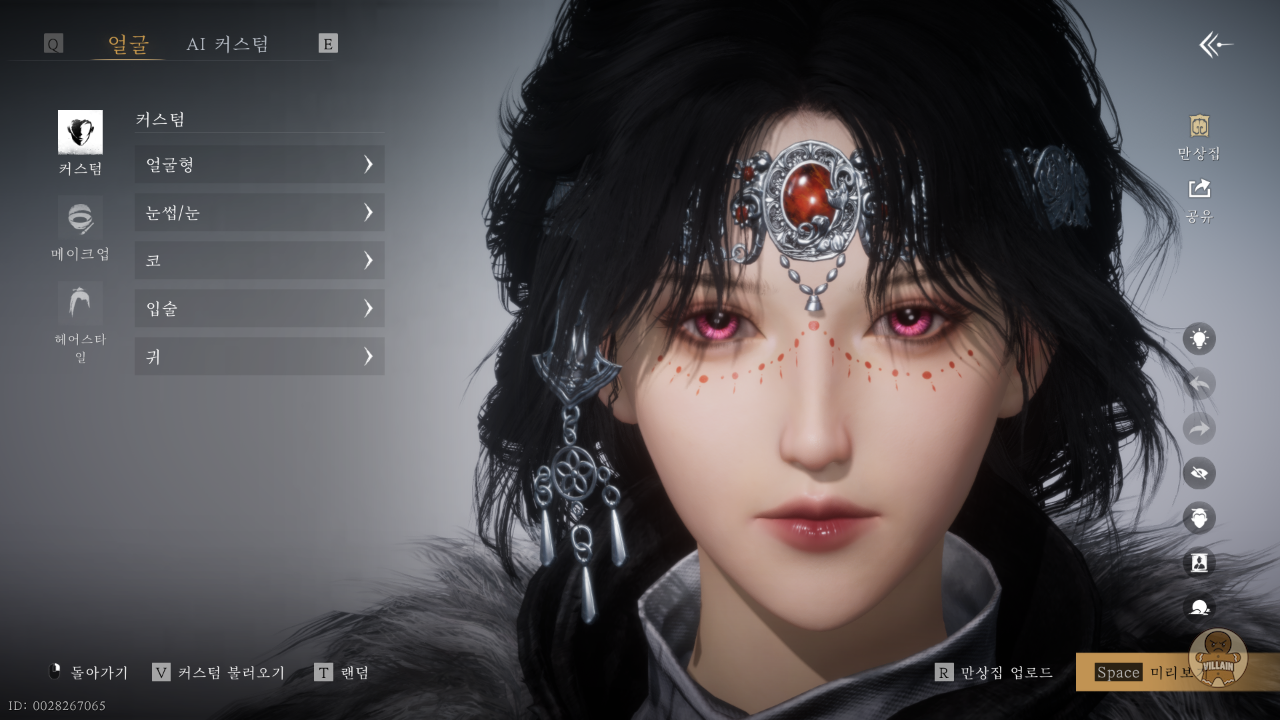Open the 얼굴형 customization entry
Viewport: 1280px width, 720px height.
pos(259,165)
